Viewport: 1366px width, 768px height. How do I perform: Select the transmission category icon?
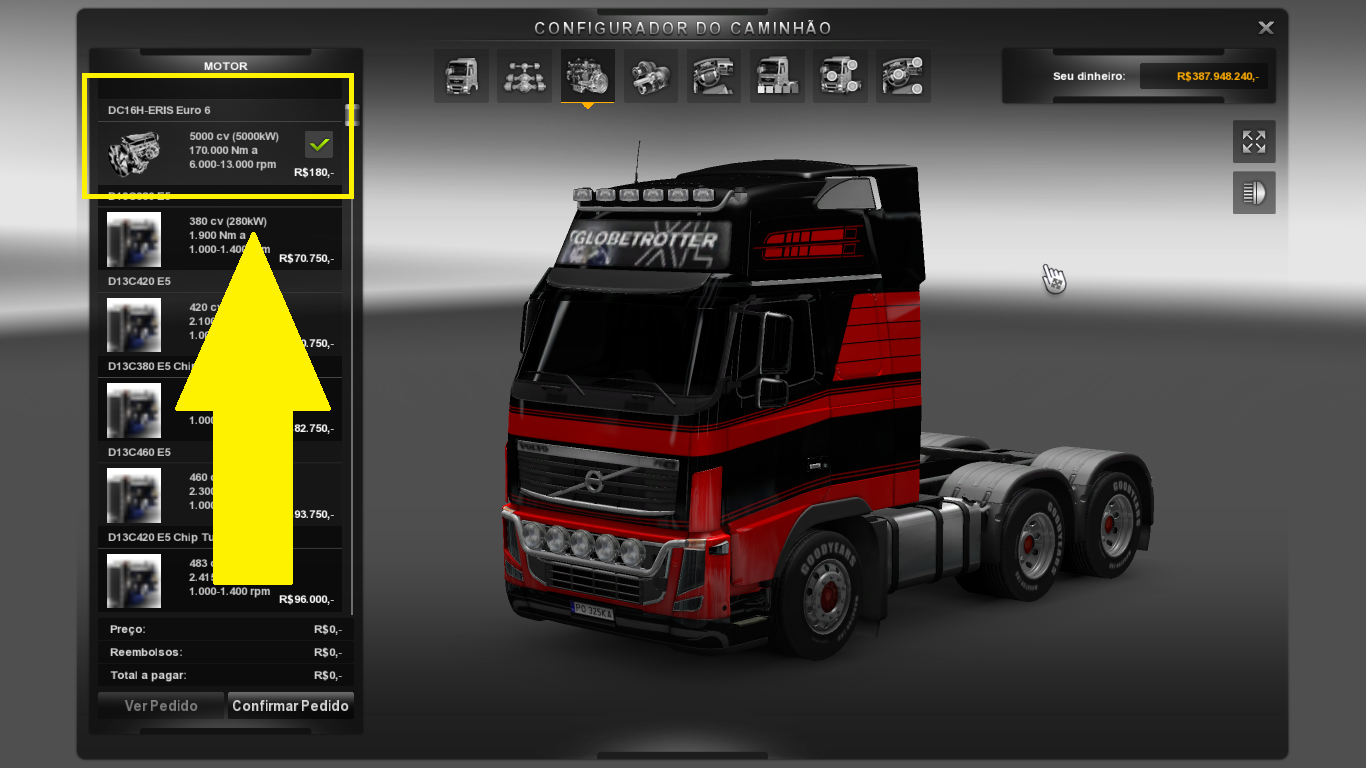(650, 75)
